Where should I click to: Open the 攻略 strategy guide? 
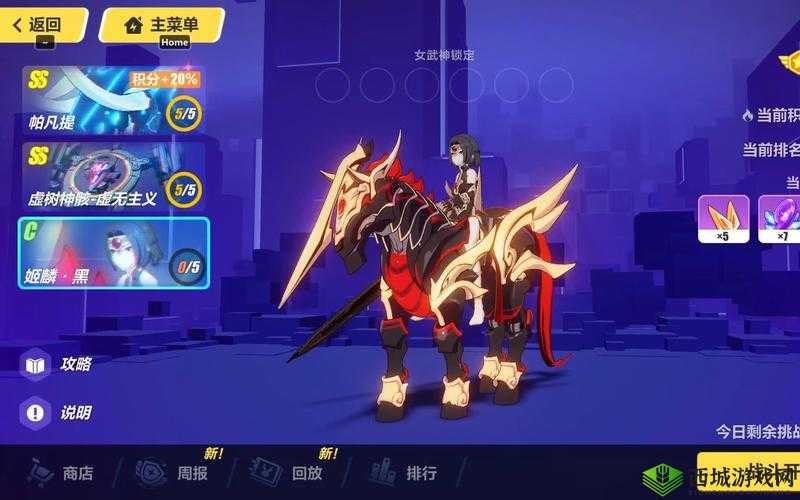pyautogui.click(x=60, y=364)
